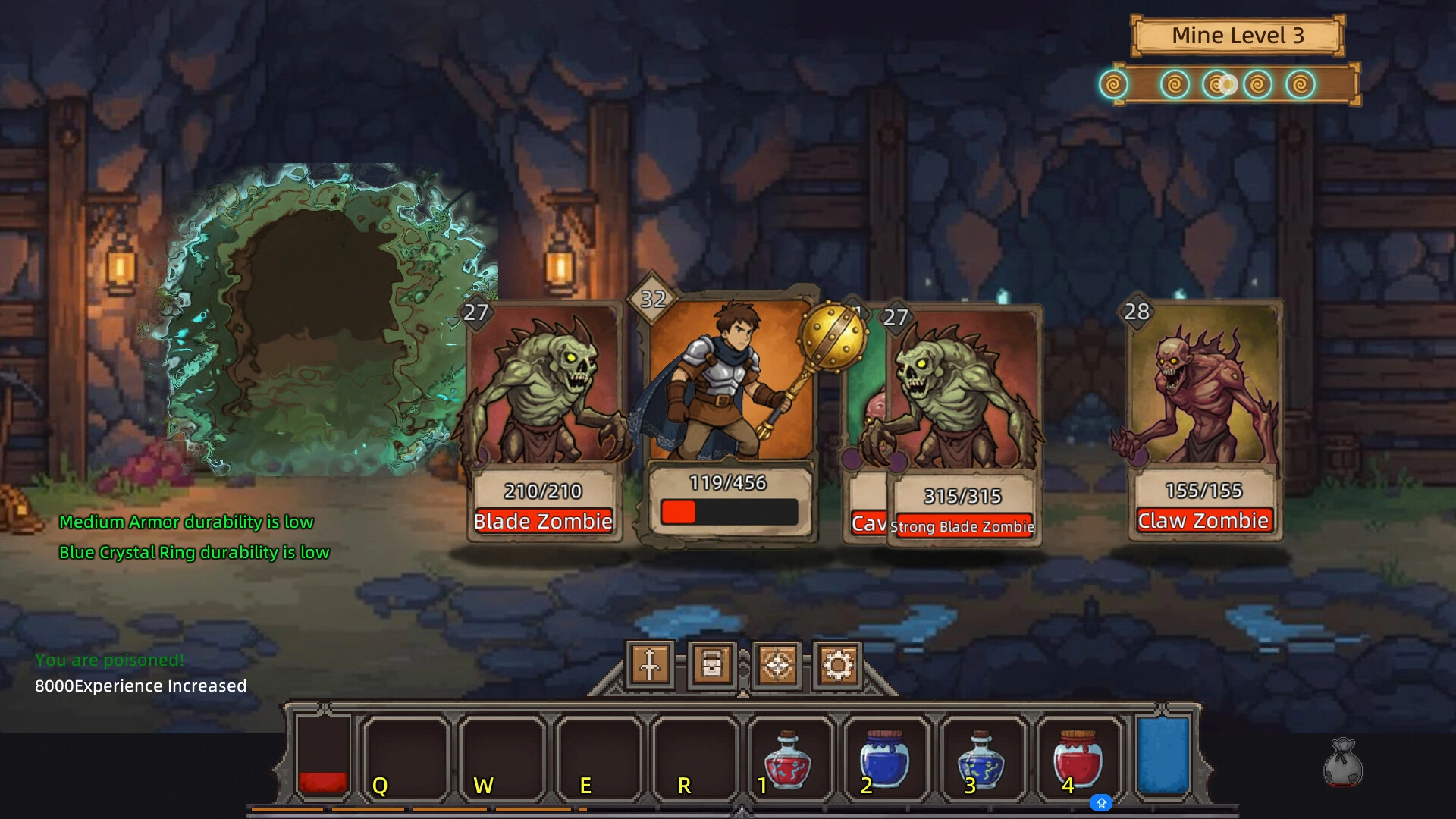The image size is (1456, 819).
Task: Select the empty Q hotbar slot
Action: (x=404, y=758)
